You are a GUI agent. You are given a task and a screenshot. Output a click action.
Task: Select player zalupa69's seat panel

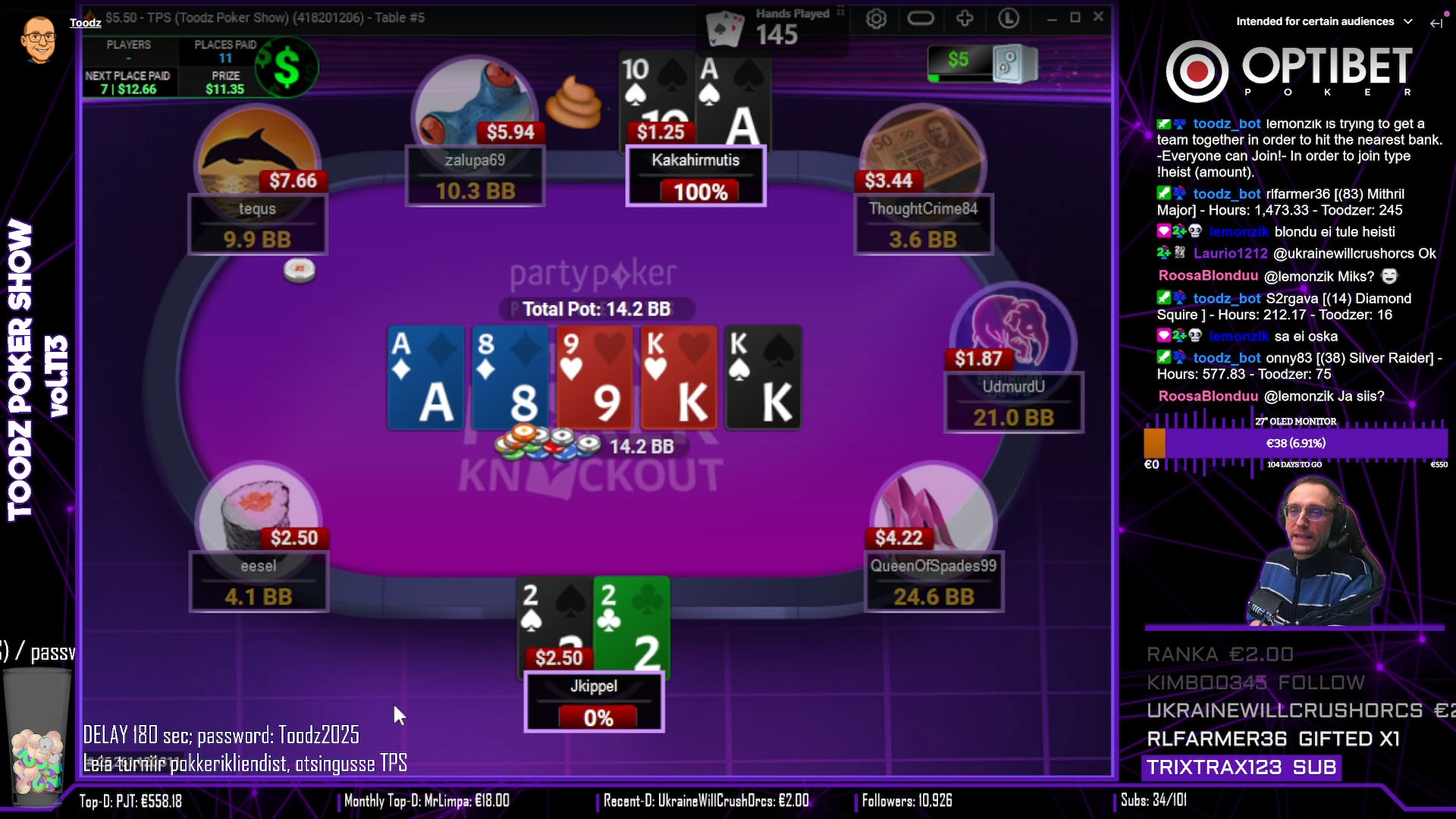click(475, 176)
